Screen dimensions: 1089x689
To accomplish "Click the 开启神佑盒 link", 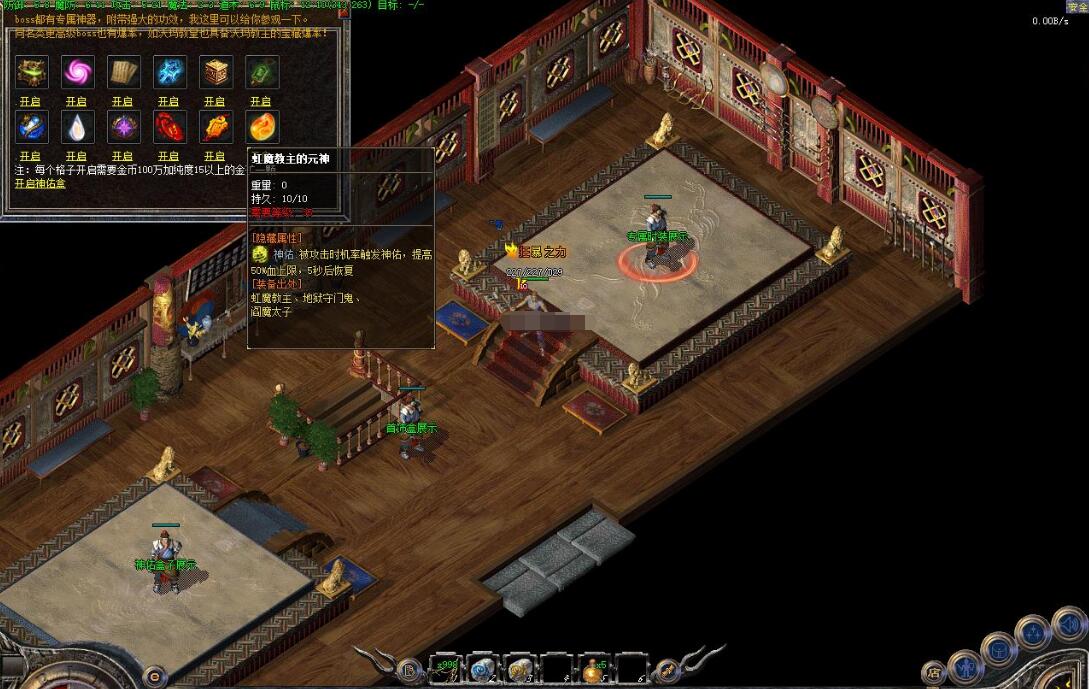I will click(39, 184).
